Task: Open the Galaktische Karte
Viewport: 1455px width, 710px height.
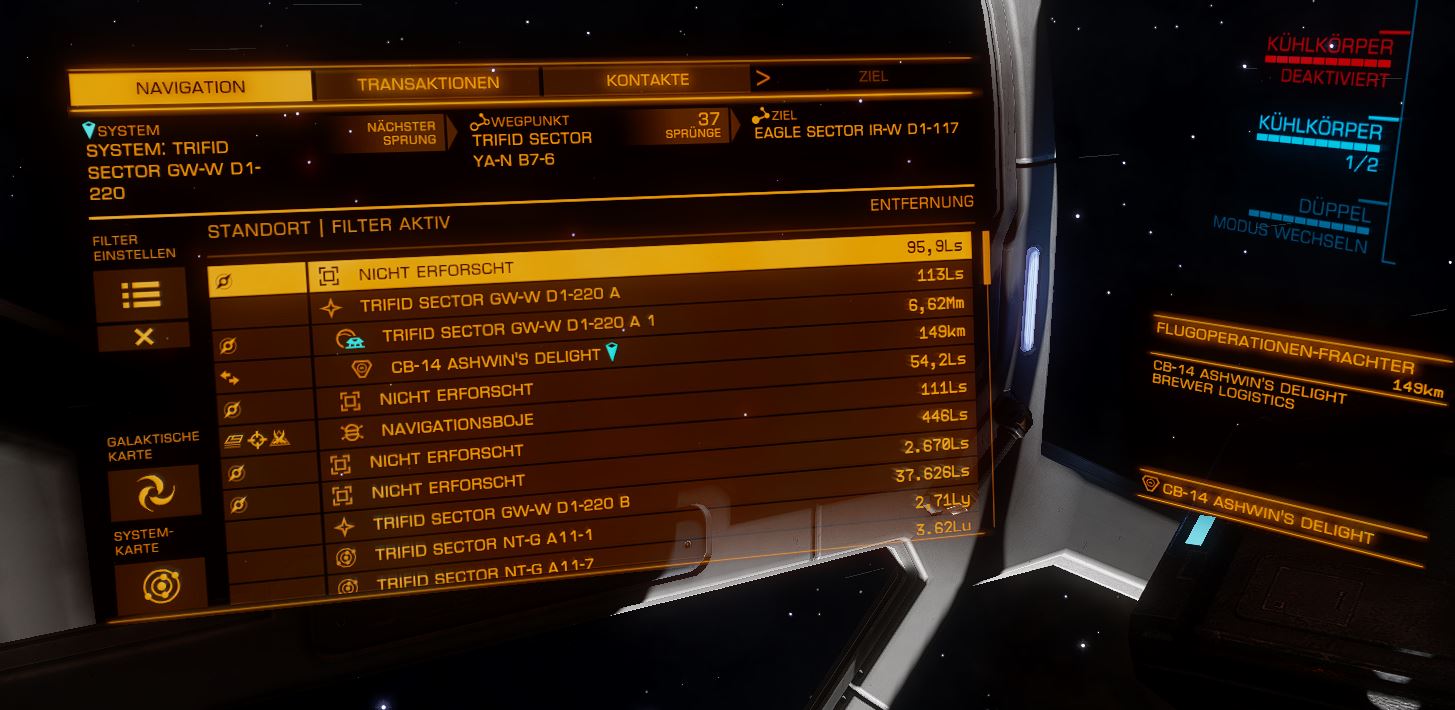Action: (x=154, y=492)
